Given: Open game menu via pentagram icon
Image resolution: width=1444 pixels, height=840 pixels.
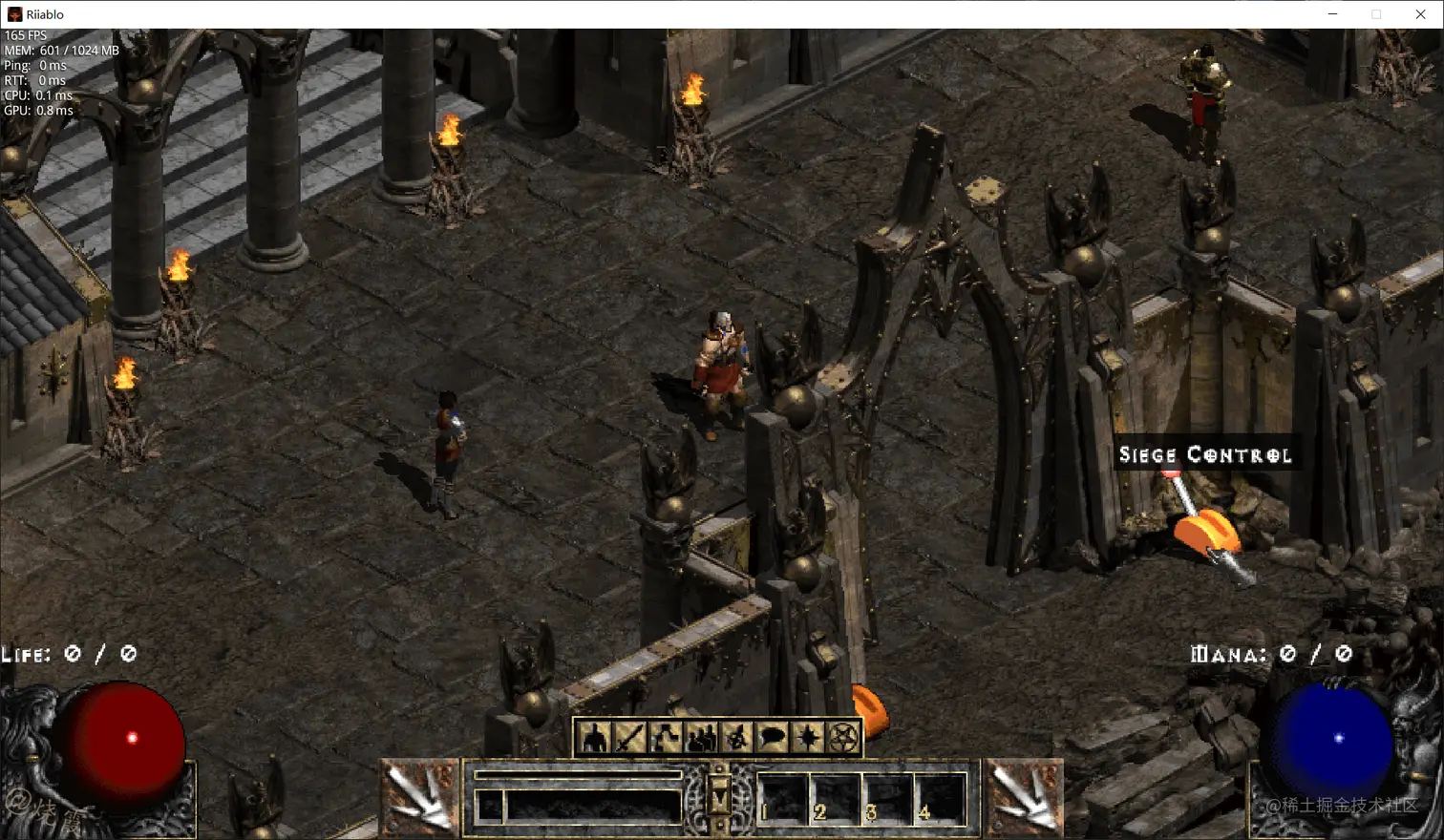Looking at the screenshot, I should click(x=843, y=738).
